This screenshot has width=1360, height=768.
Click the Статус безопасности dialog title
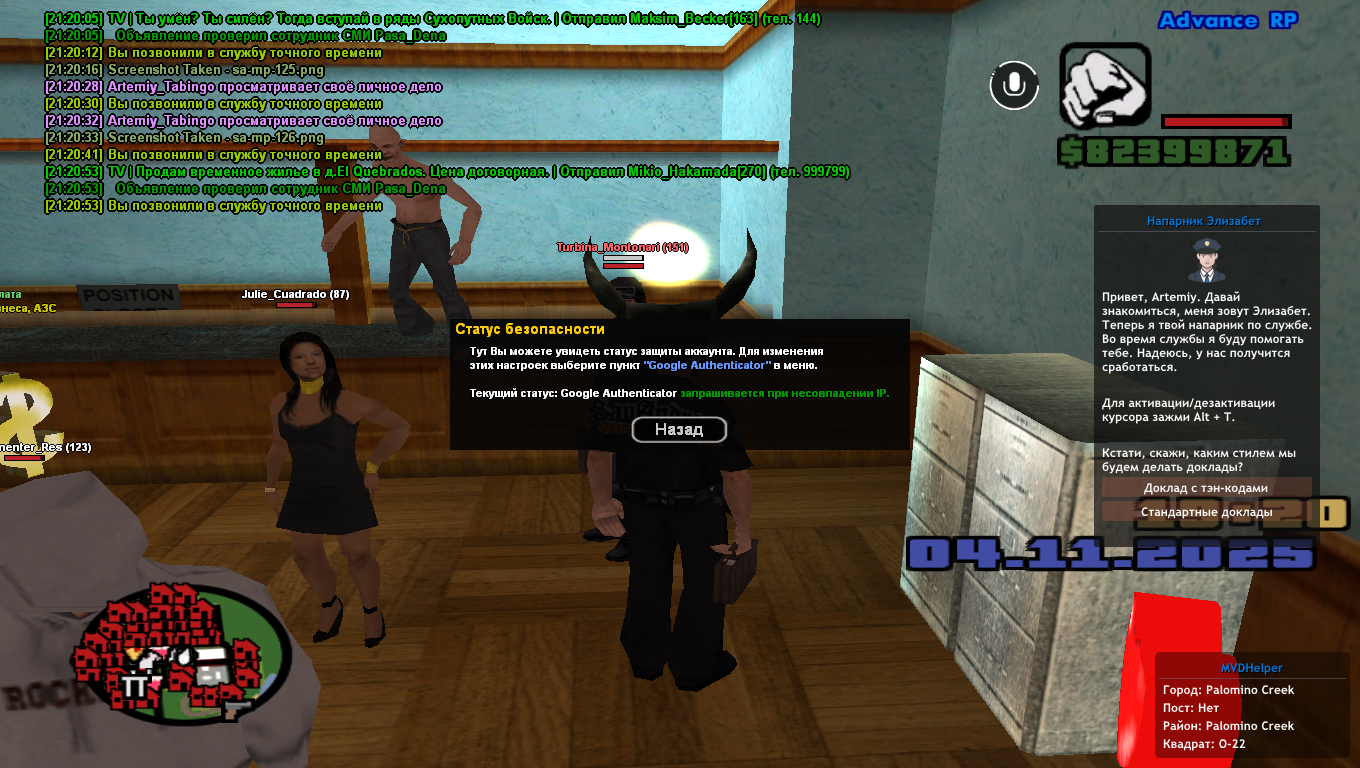tap(530, 328)
